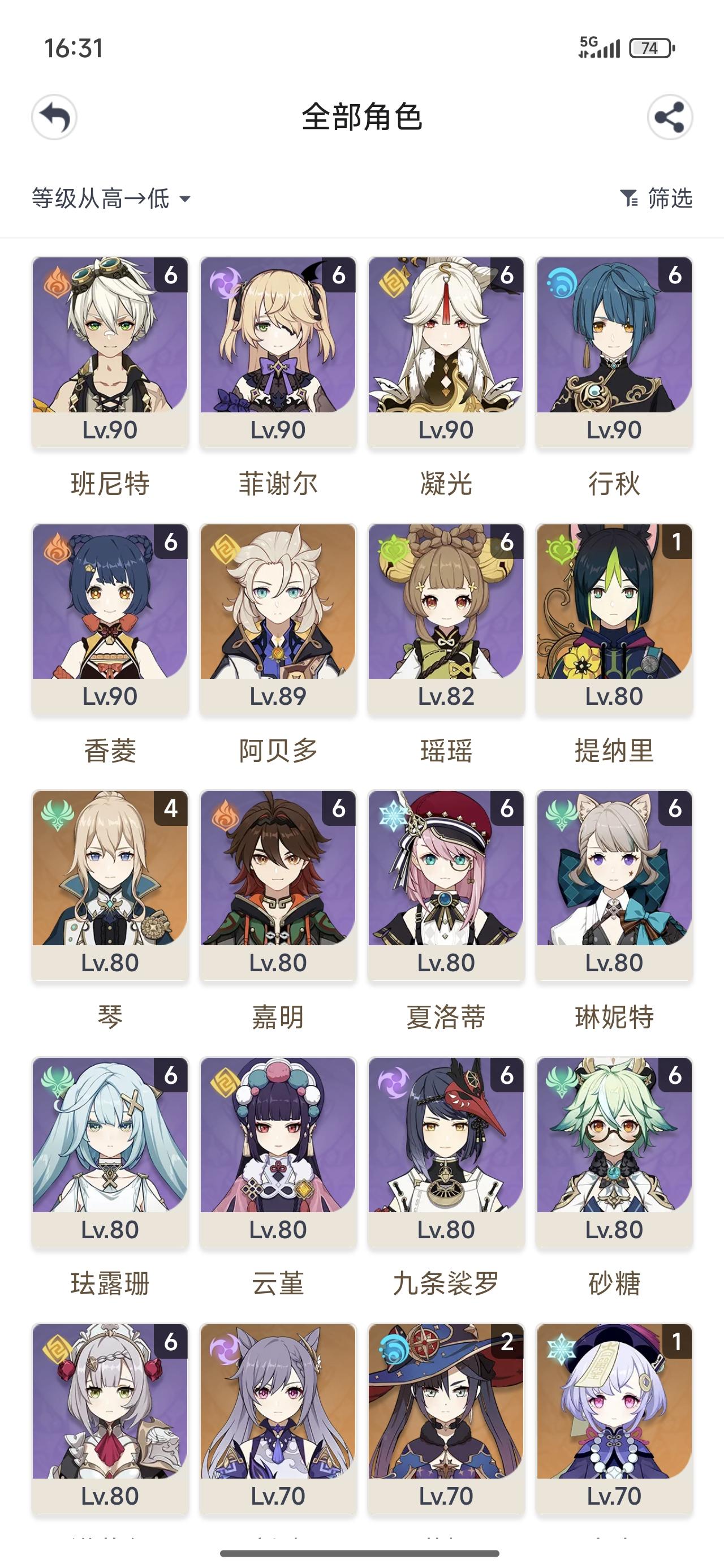Tap the 筛选 text label
Viewport: 724px width, 1568px height.
(669, 198)
